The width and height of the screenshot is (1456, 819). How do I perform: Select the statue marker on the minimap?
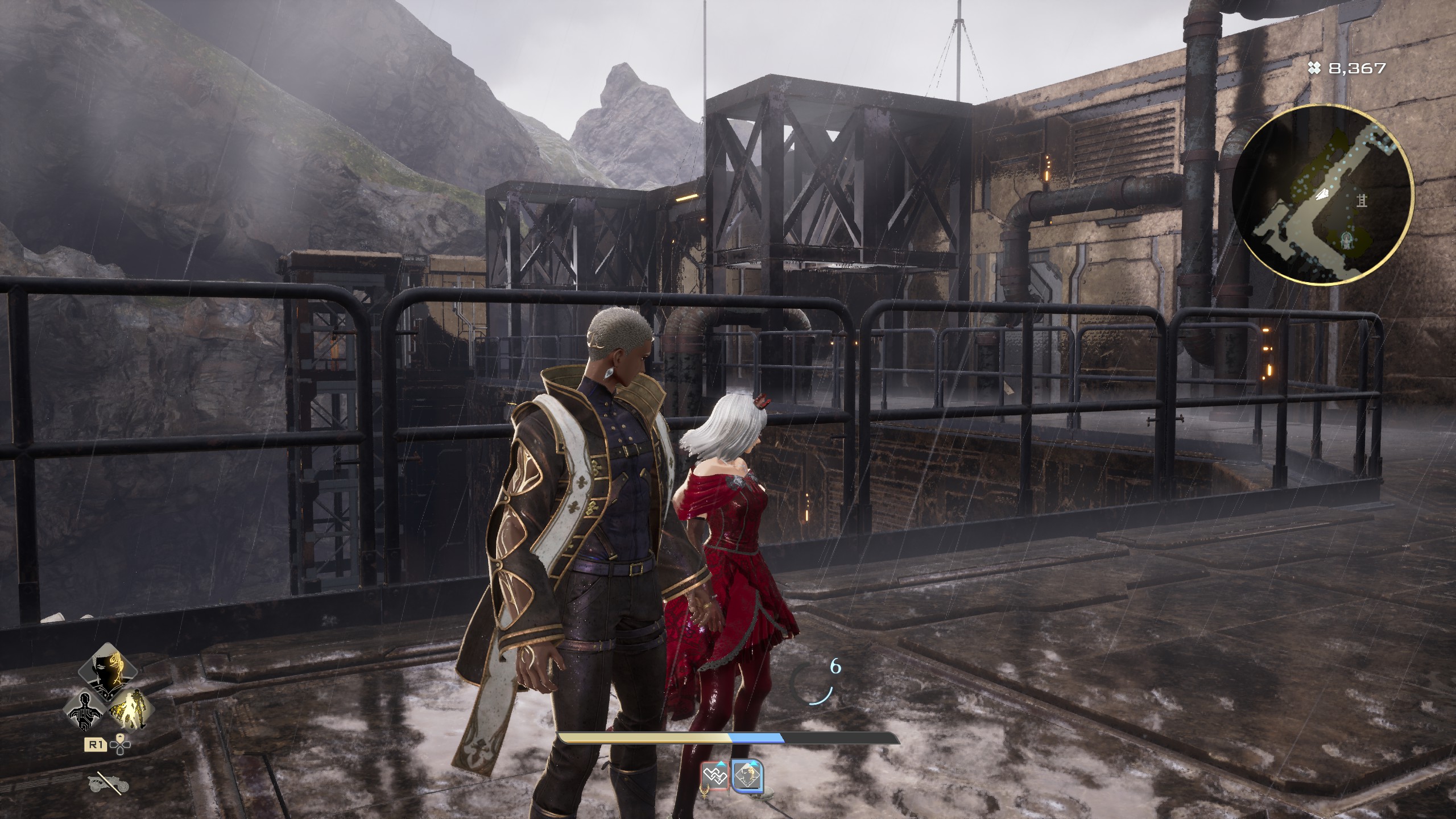click(x=1345, y=240)
